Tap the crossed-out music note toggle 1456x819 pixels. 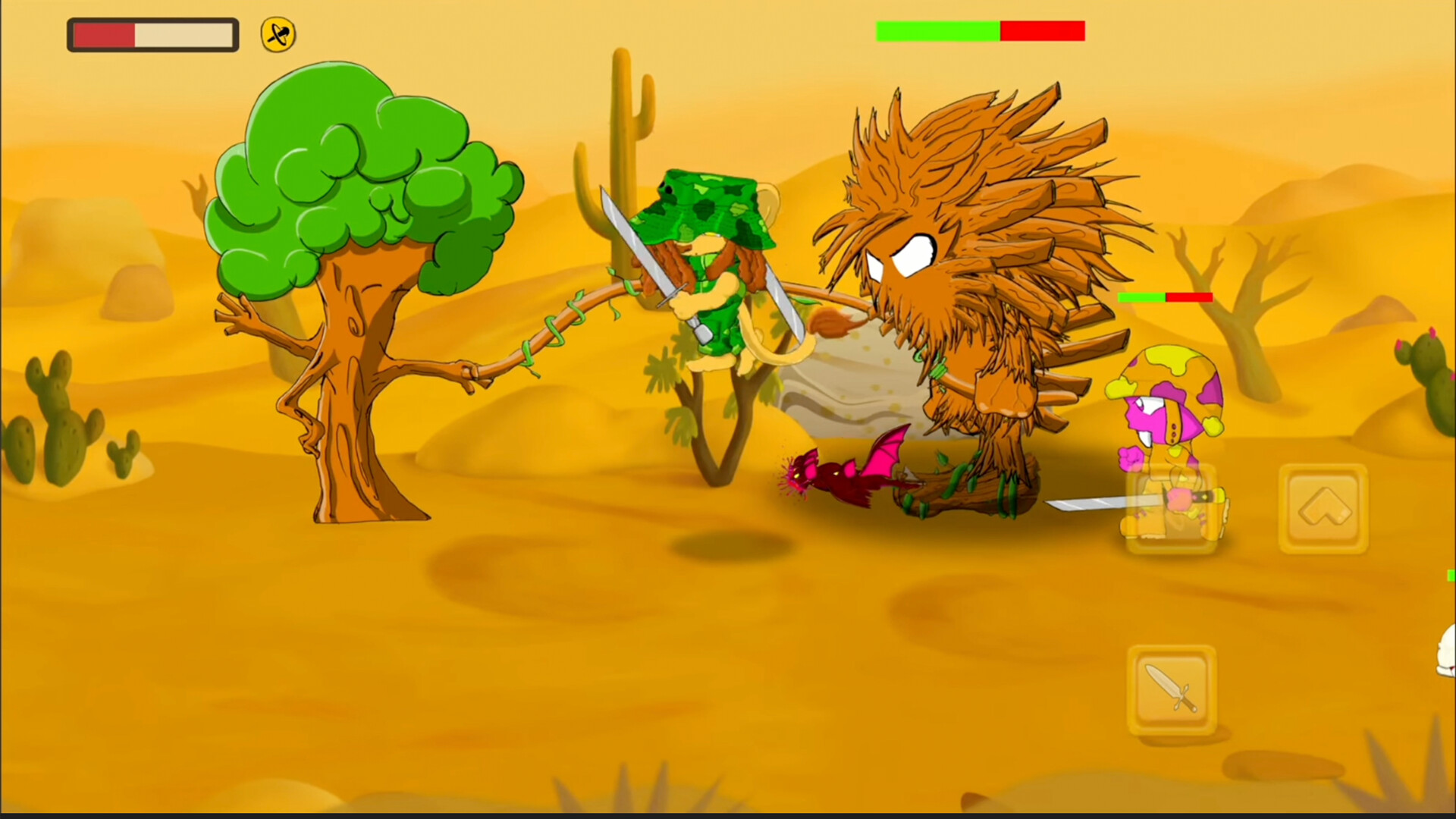[277, 33]
